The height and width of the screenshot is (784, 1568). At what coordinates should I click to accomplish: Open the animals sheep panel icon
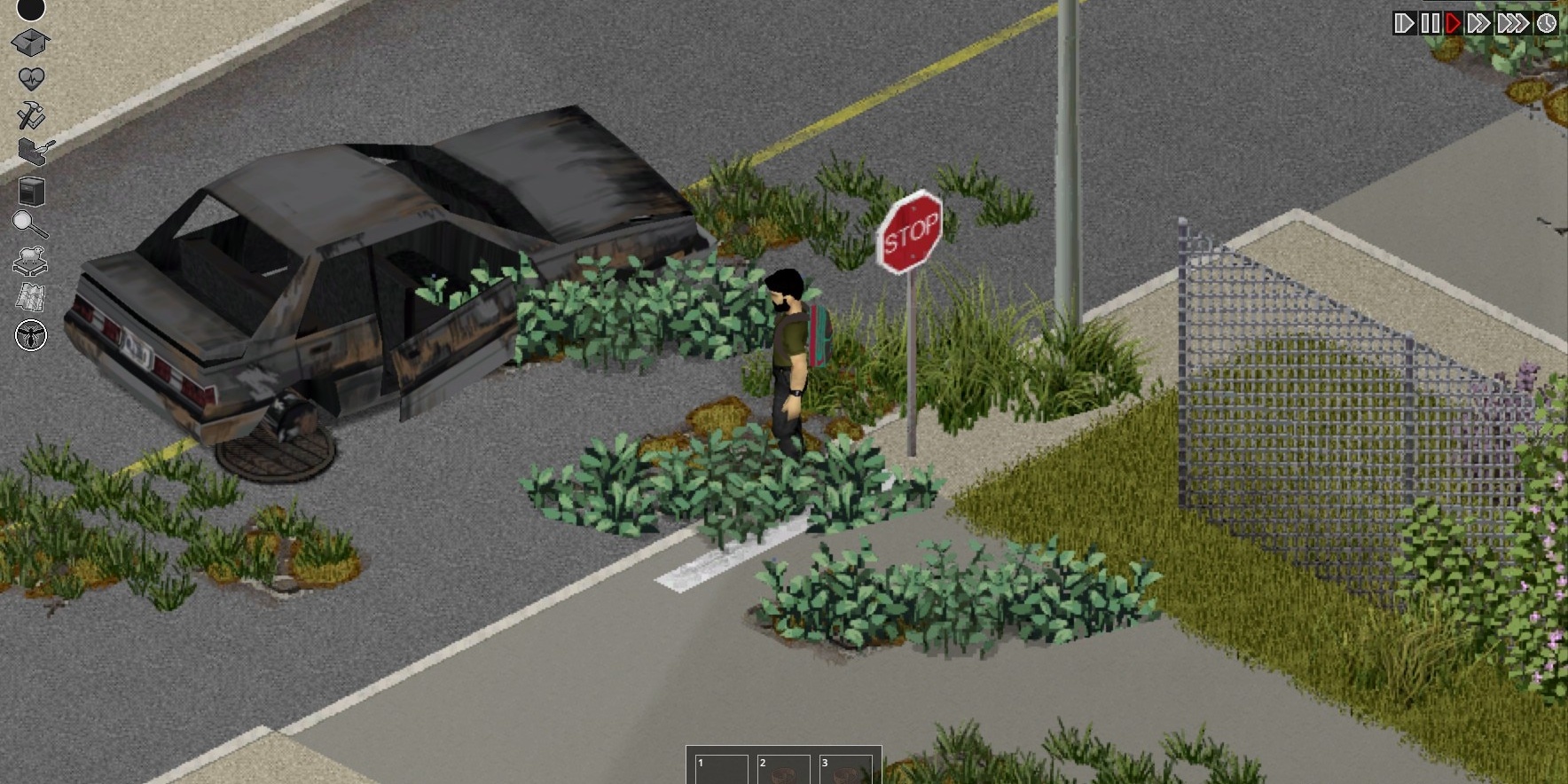(28, 259)
